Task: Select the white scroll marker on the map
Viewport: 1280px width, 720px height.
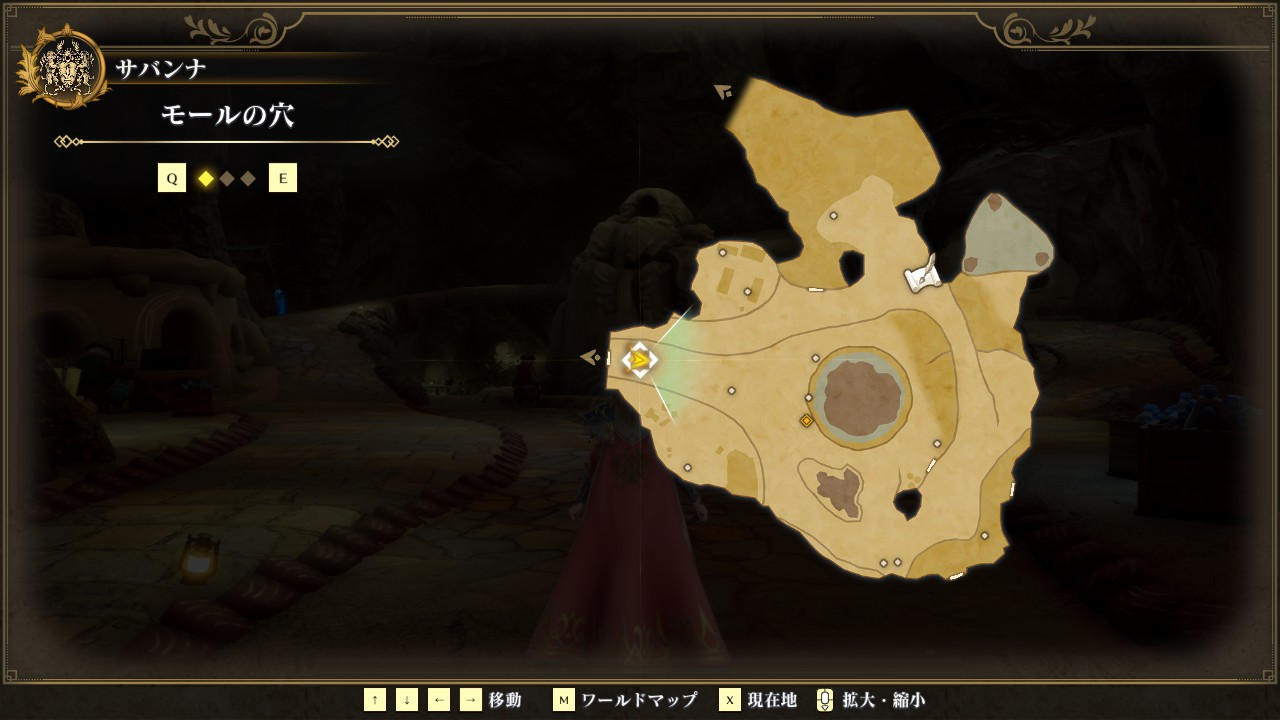Action: point(922,275)
